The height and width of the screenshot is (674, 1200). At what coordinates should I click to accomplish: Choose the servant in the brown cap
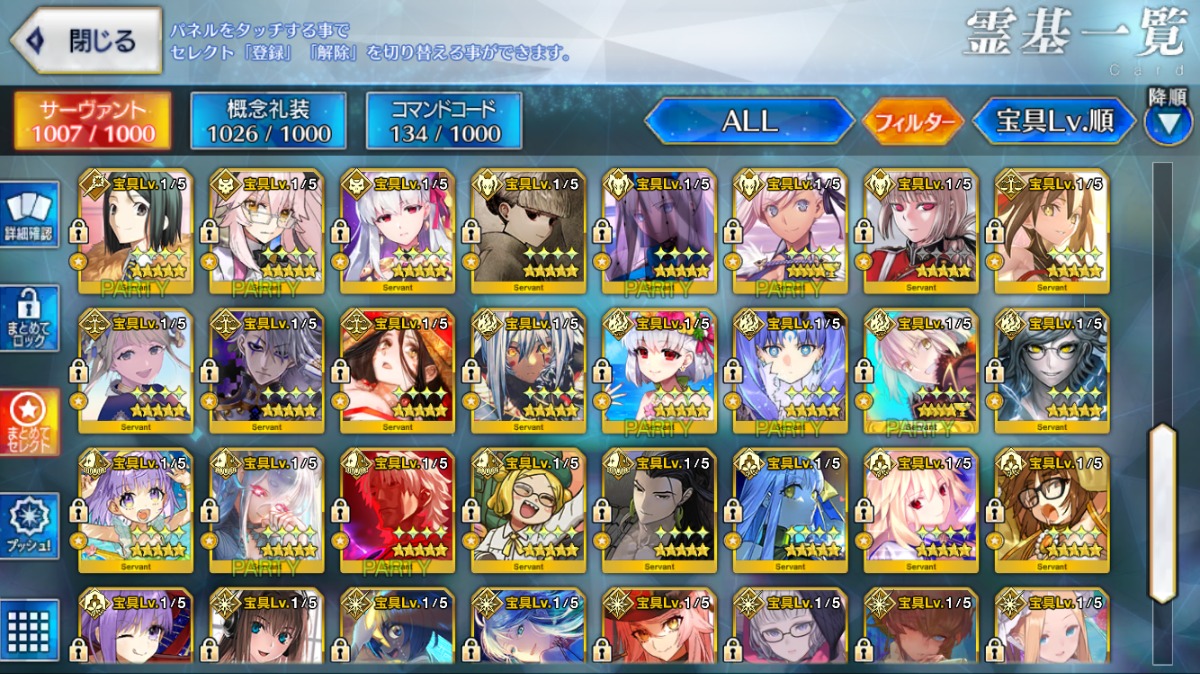pos(528,231)
